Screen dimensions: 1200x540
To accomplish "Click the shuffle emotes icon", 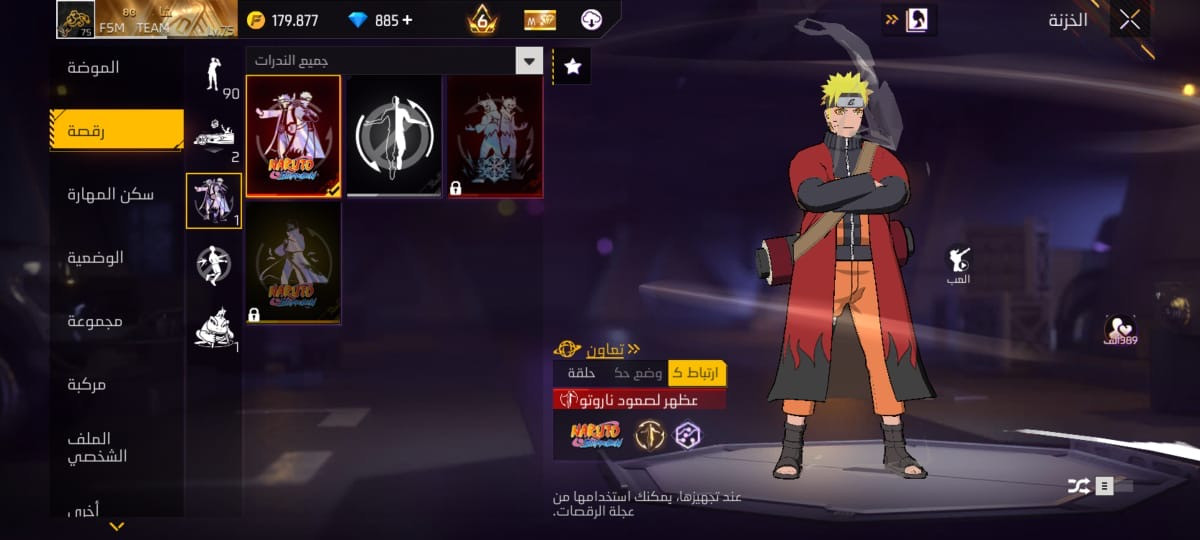I will coord(1079,487).
